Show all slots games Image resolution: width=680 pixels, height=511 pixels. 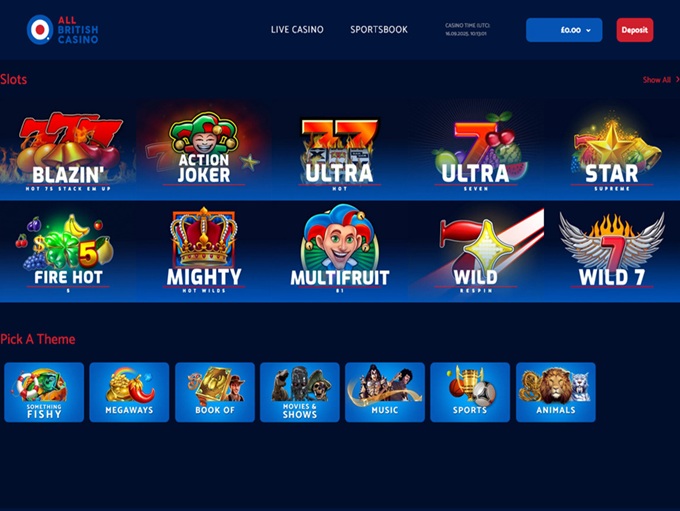[659, 80]
